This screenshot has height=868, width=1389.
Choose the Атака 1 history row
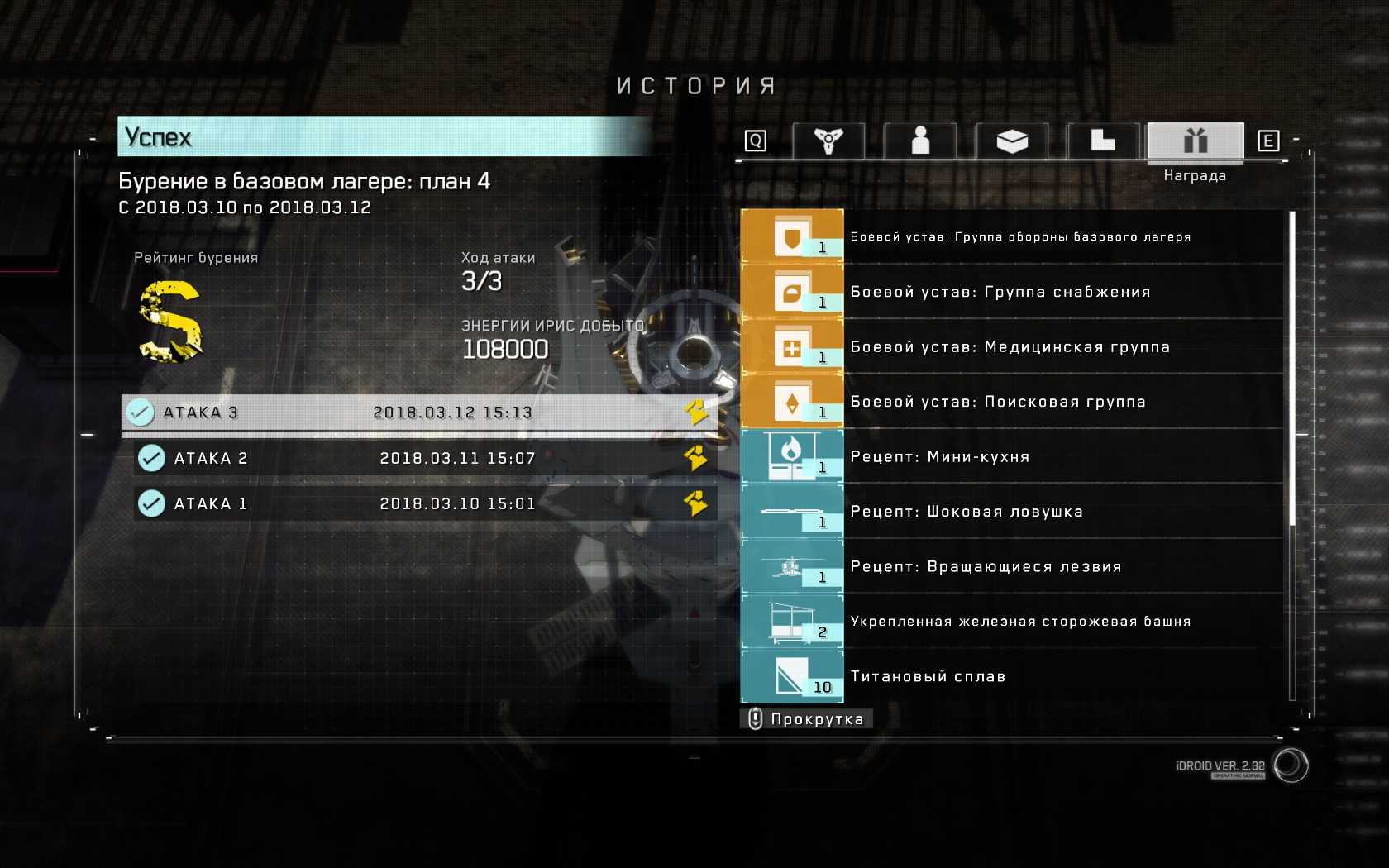(x=424, y=503)
